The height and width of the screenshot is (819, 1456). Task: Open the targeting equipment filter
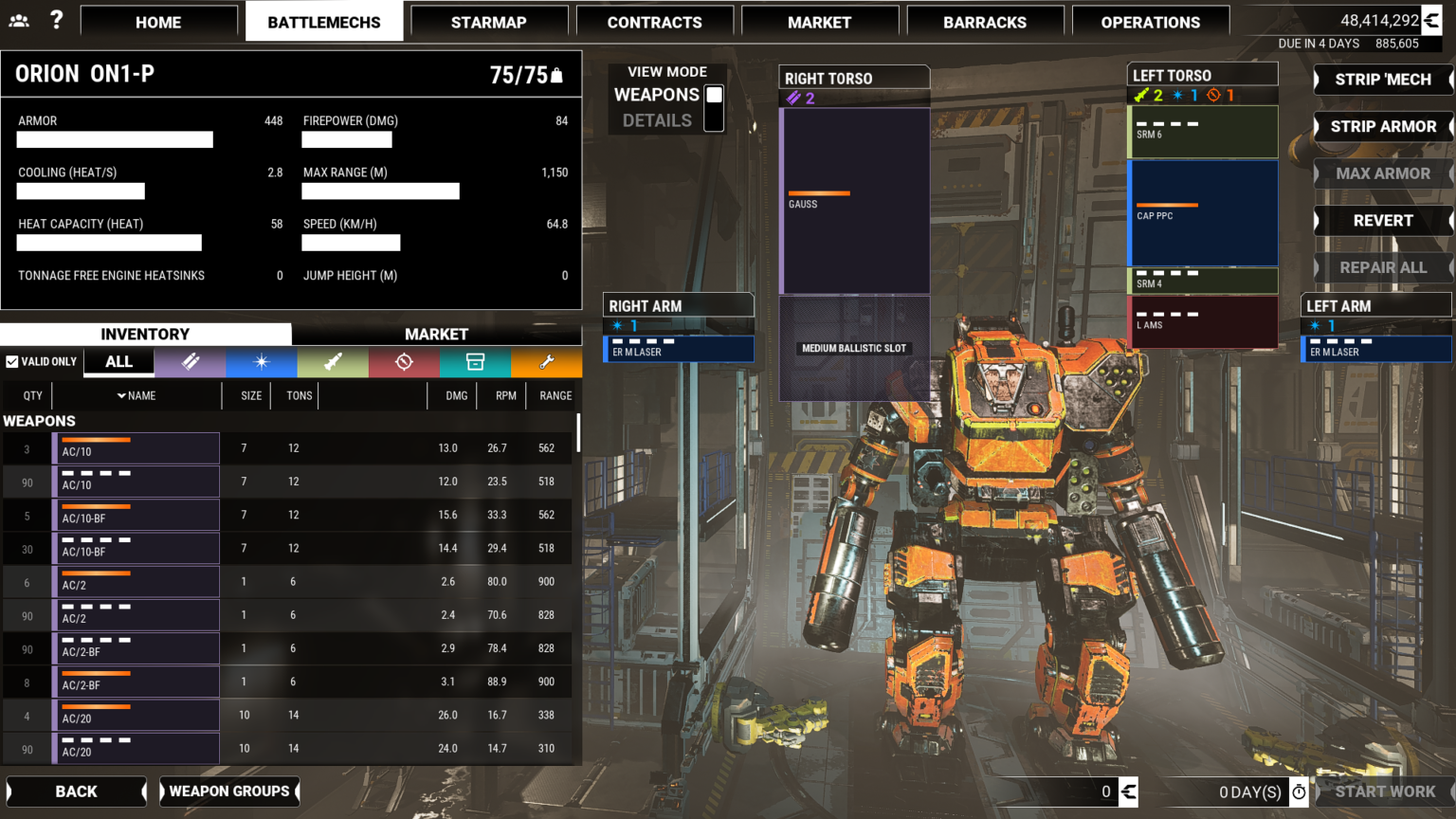(404, 362)
